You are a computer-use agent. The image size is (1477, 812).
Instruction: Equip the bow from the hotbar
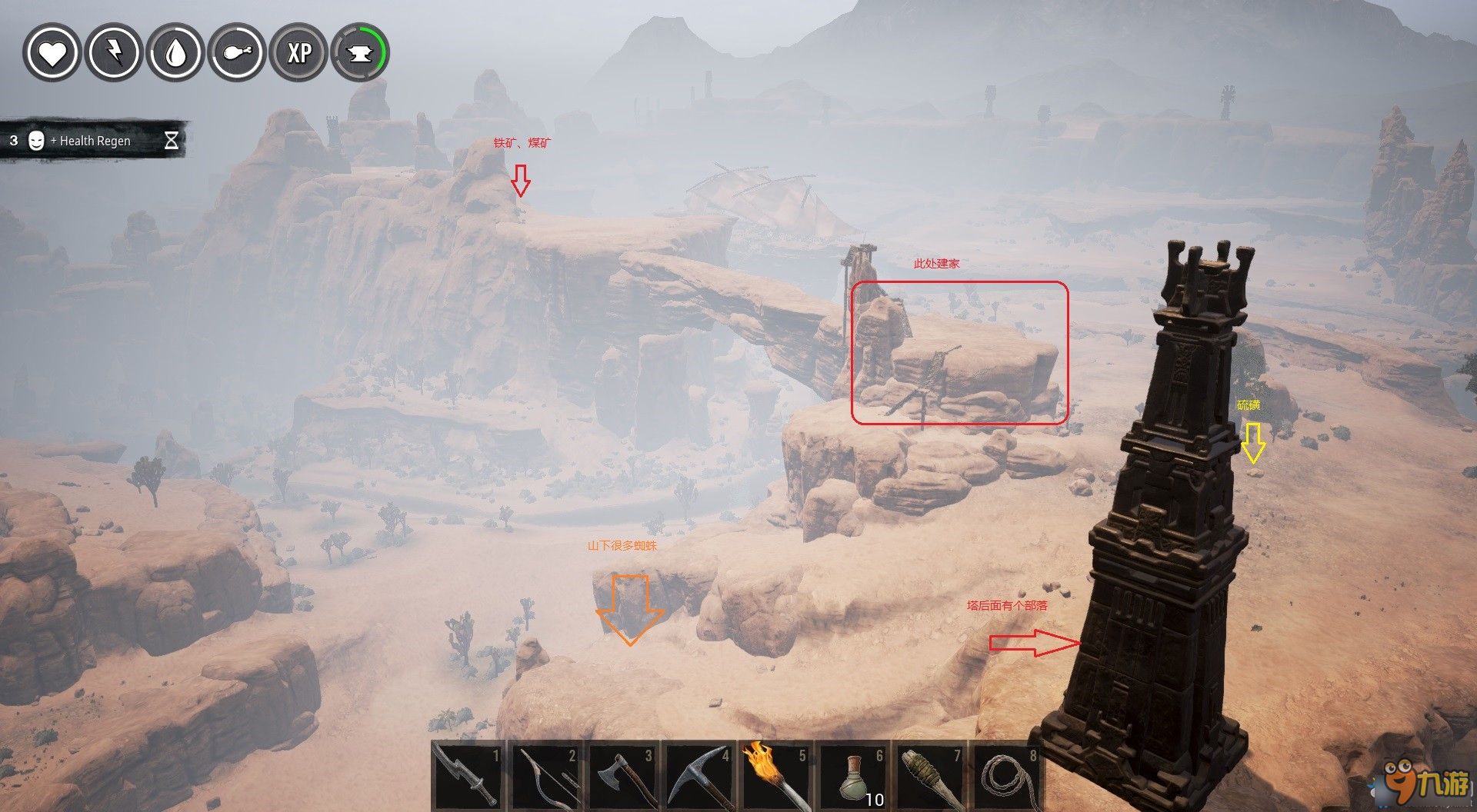coord(544,777)
